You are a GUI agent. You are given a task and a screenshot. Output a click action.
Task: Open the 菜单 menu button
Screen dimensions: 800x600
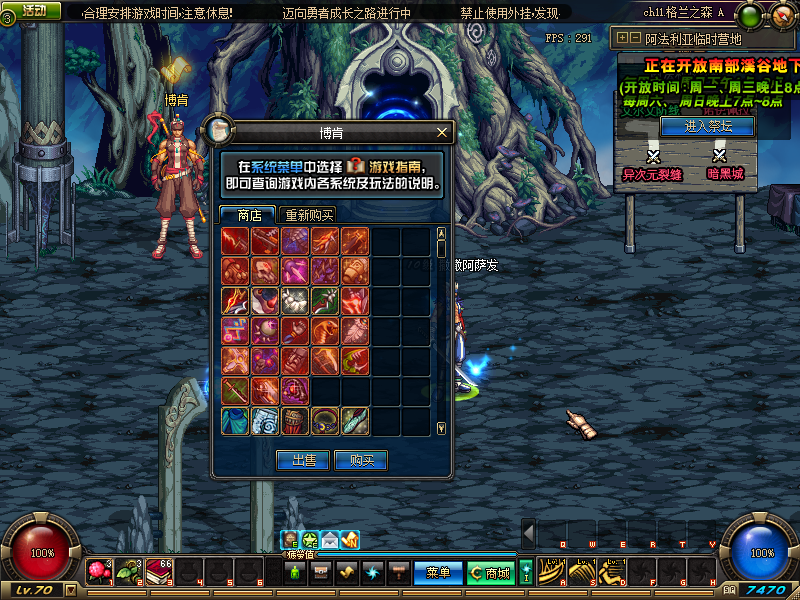click(x=438, y=573)
